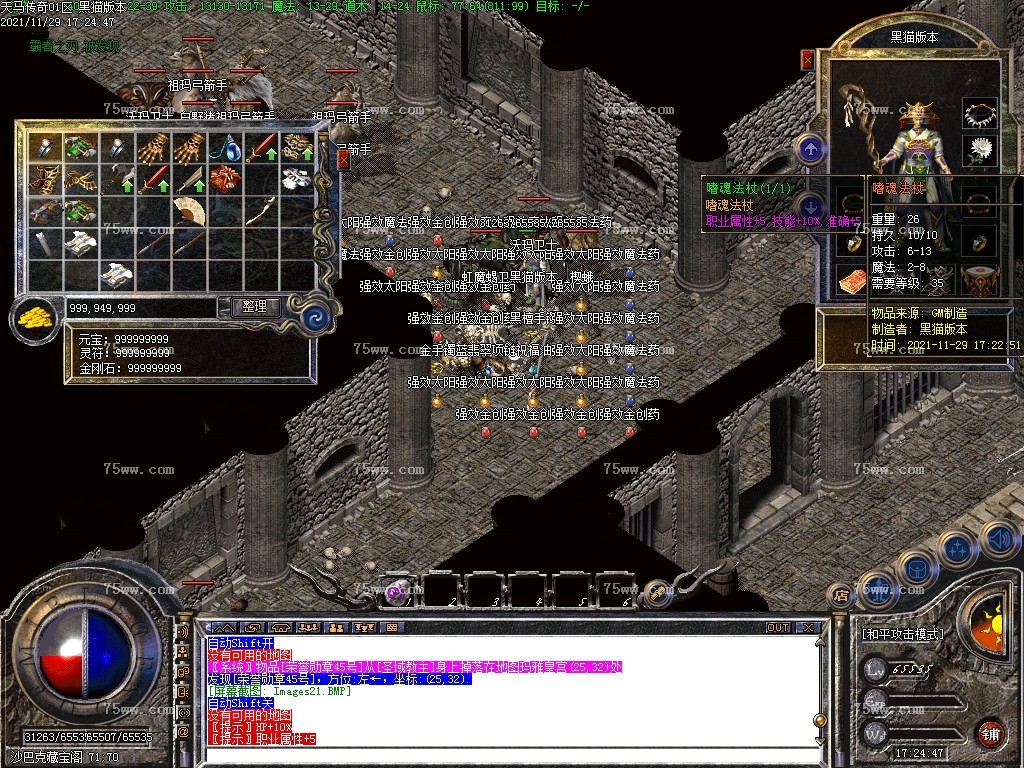
Task: Select the spiked necklace equipment slot
Action: click(x=980, y=113)
